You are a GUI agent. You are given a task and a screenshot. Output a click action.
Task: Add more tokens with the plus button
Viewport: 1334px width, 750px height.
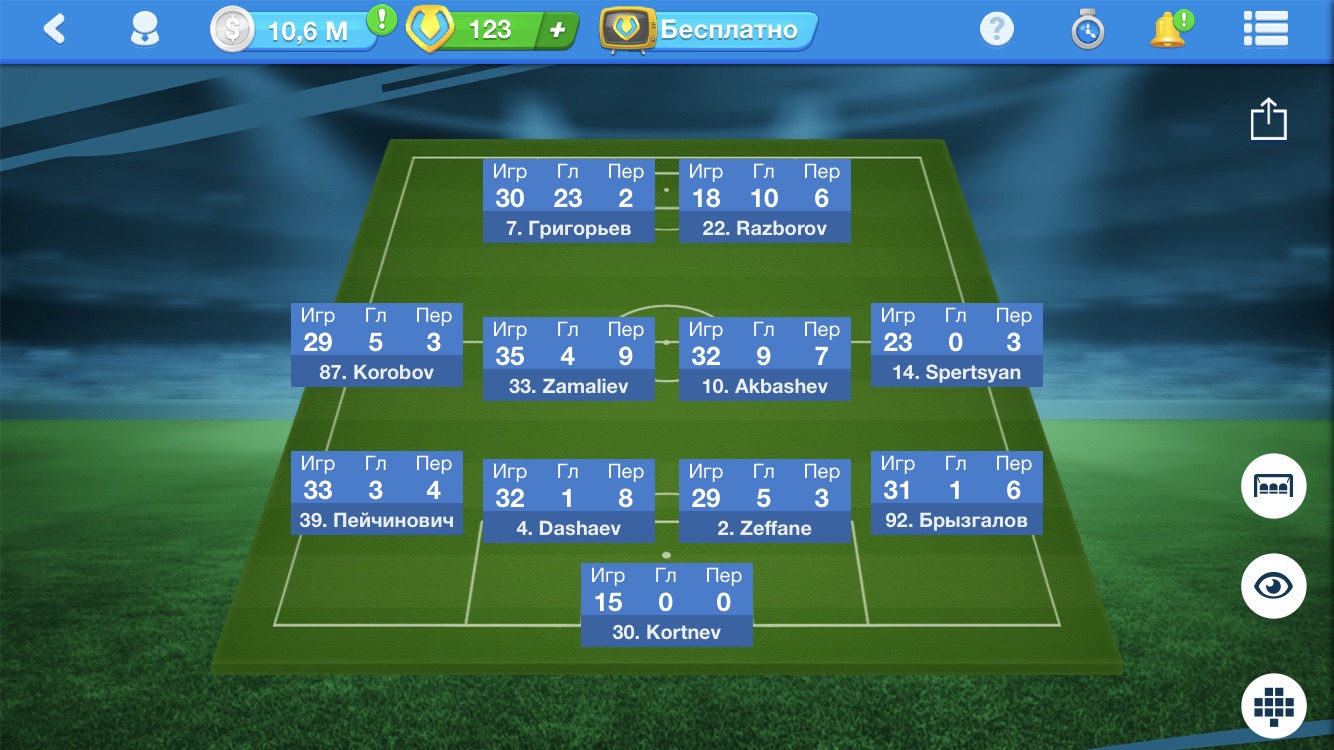click(557, 31)
